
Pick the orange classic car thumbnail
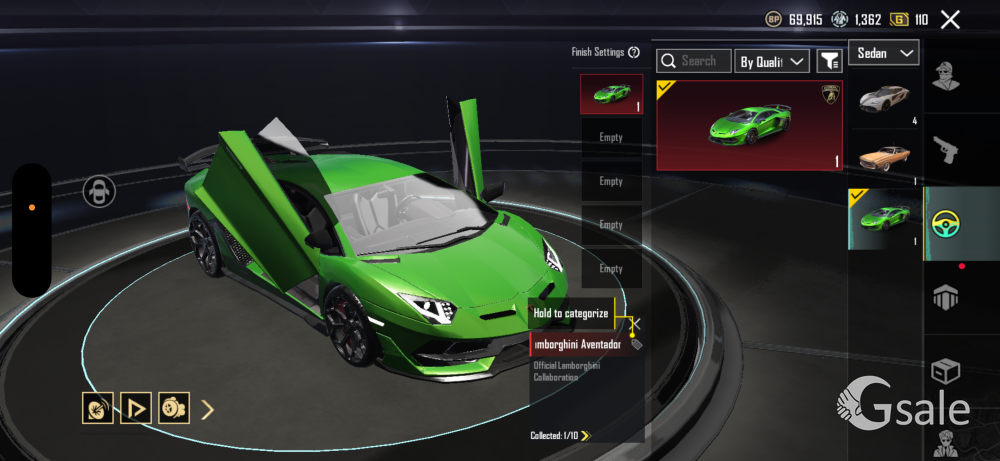coord(884,156)
